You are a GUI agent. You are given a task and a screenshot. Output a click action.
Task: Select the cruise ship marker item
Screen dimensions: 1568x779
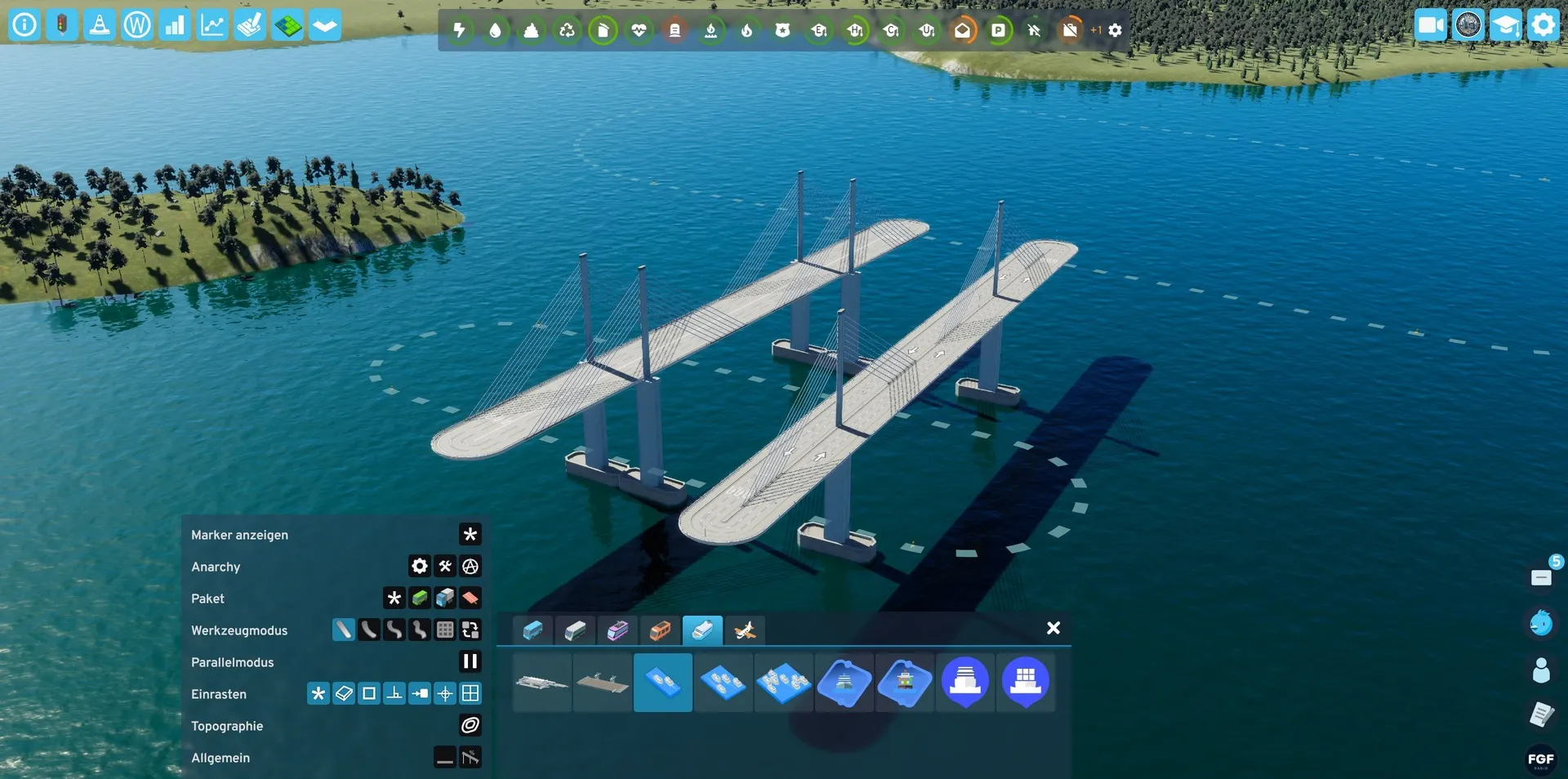click(965, 681)
